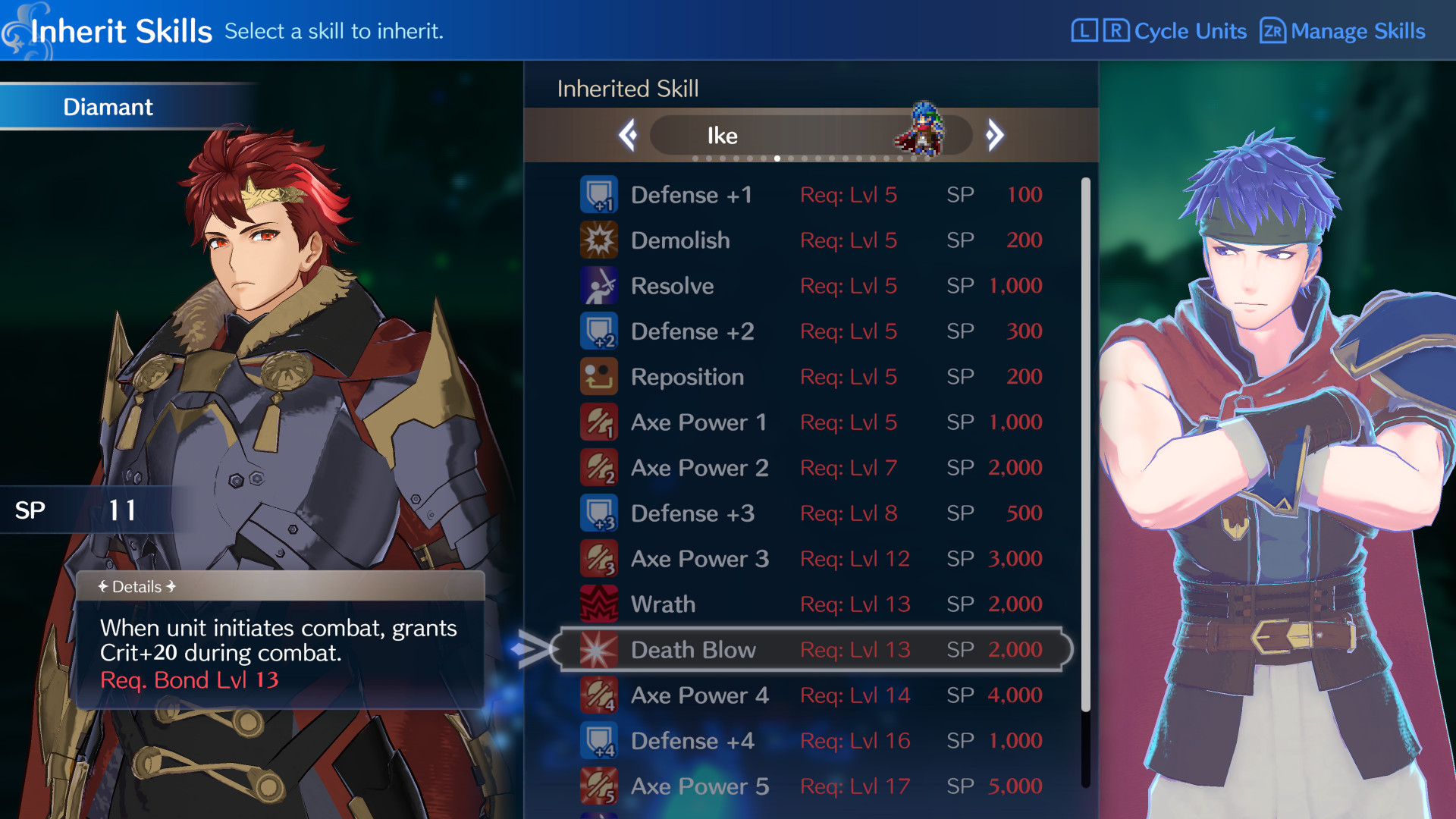The height and width of the screenshot is (819, 1456).
Task: Expand the previous Emblem with the left arrow
Action: [627, 134]
